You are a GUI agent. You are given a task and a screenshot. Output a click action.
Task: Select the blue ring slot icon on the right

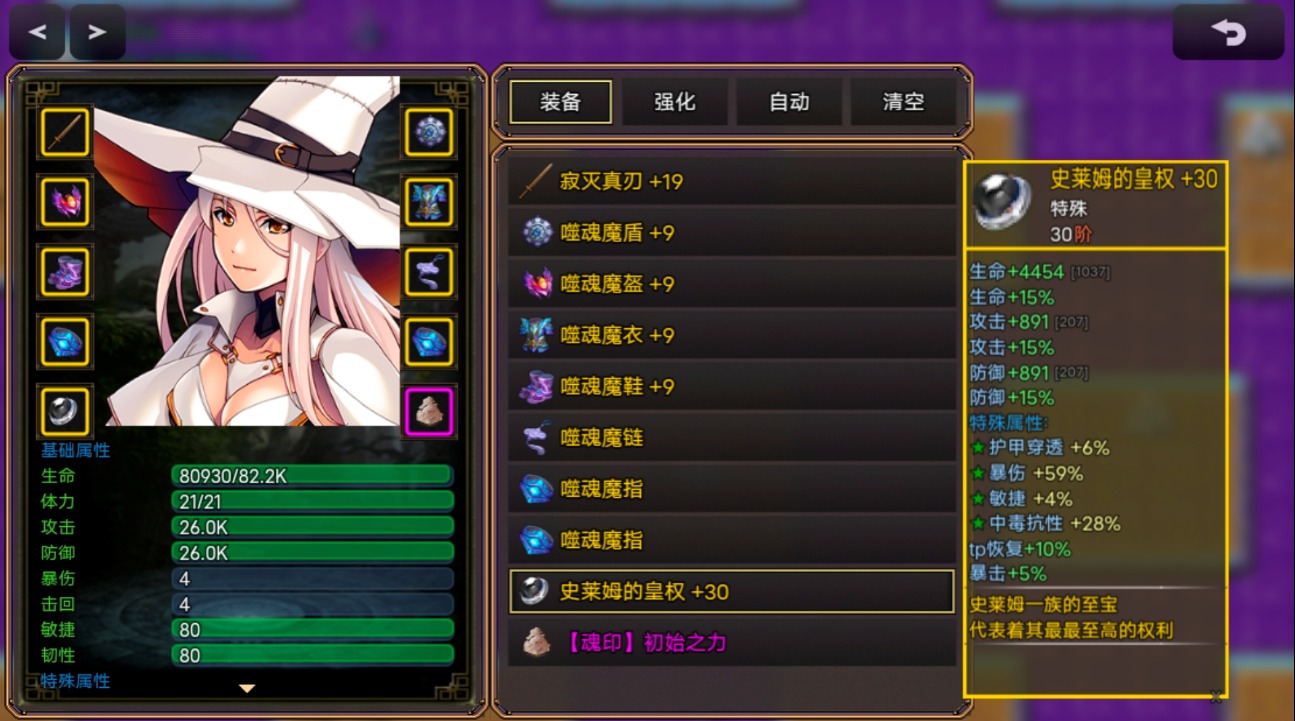point(428,340)
